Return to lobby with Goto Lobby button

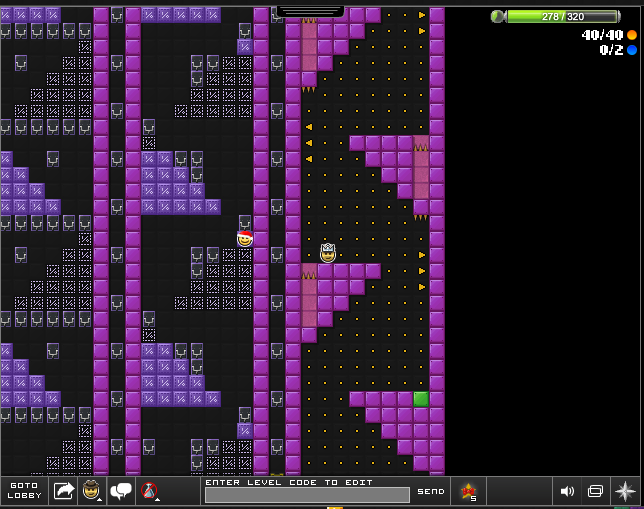coord(23,490)
